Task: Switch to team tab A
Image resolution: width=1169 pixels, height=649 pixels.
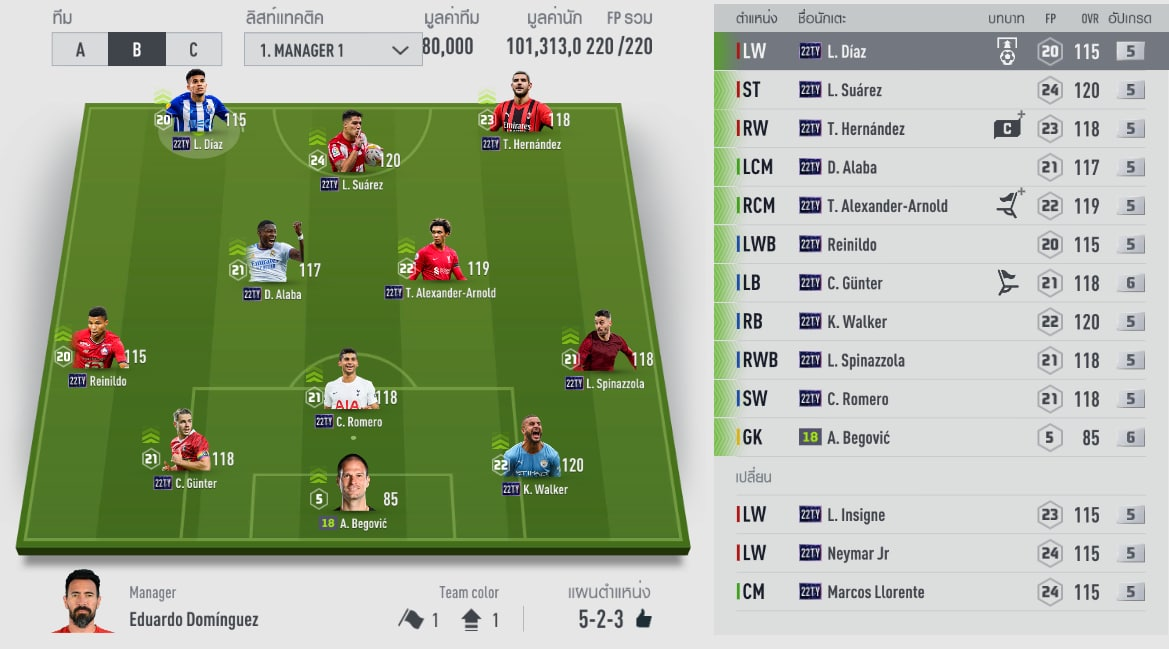Action: pos(80,49)
